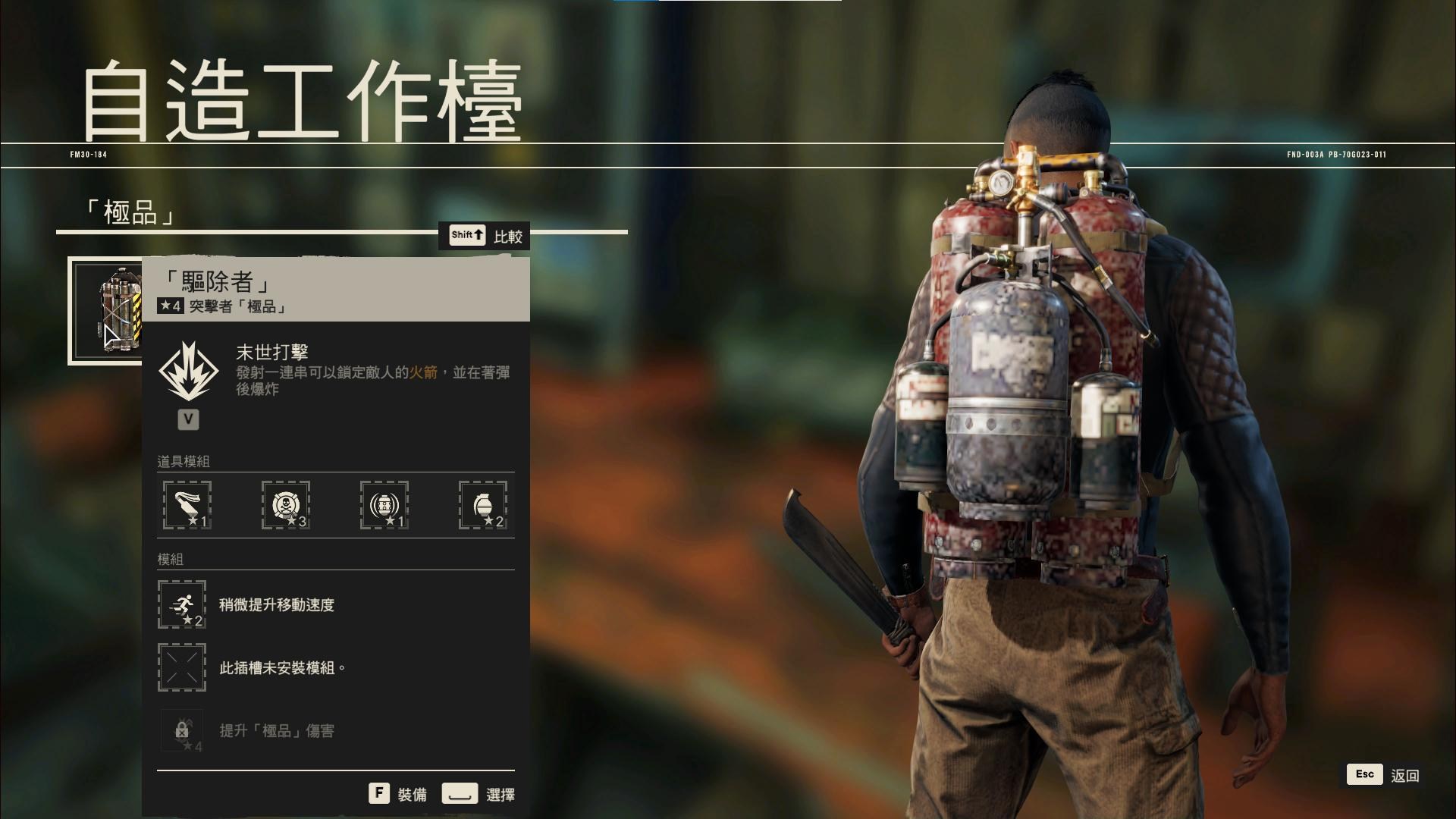
Task: Click the Esc key icon near 返回
Action: [1364, 774]
